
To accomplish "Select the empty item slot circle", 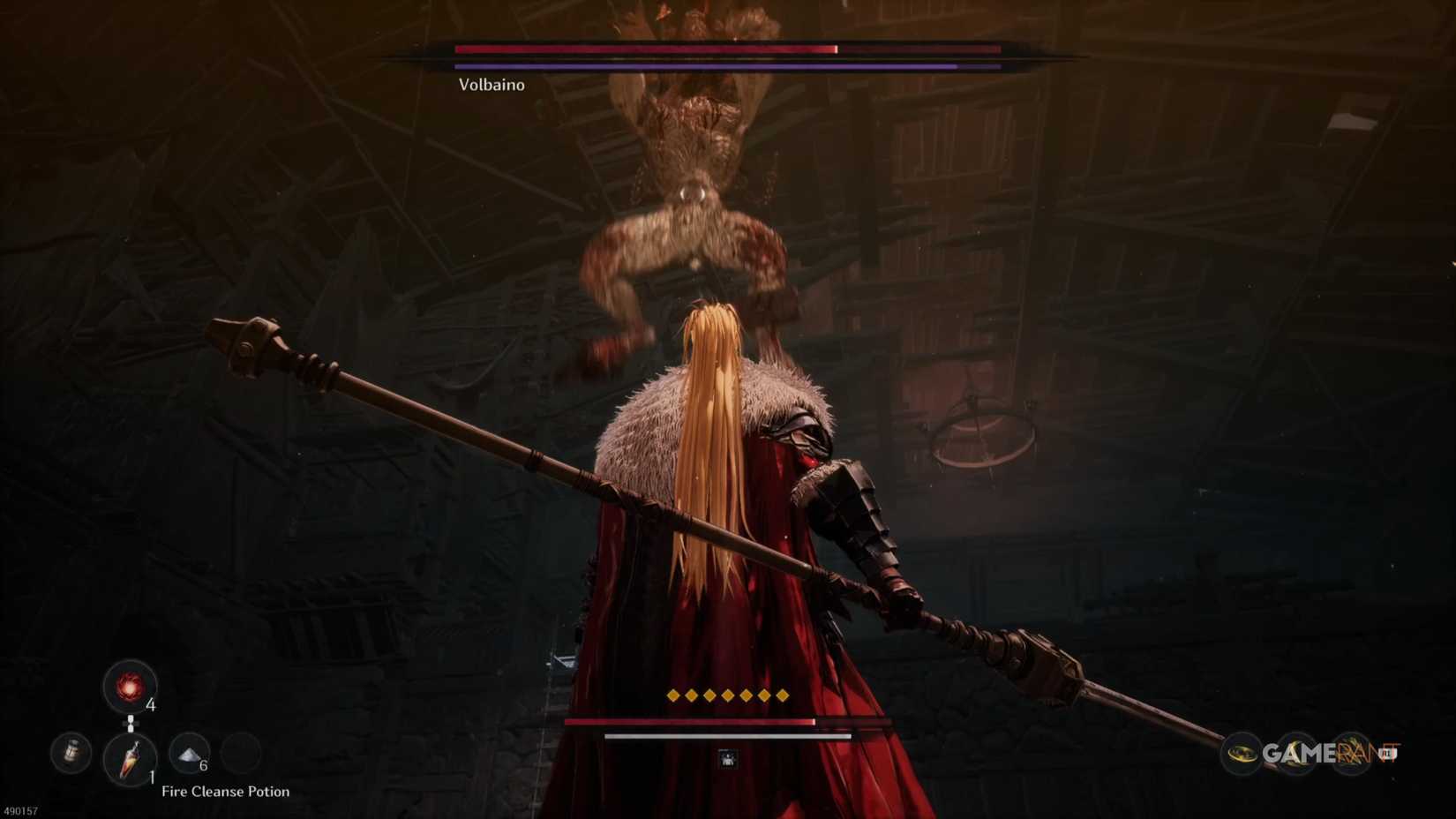I will coord(241,752).
